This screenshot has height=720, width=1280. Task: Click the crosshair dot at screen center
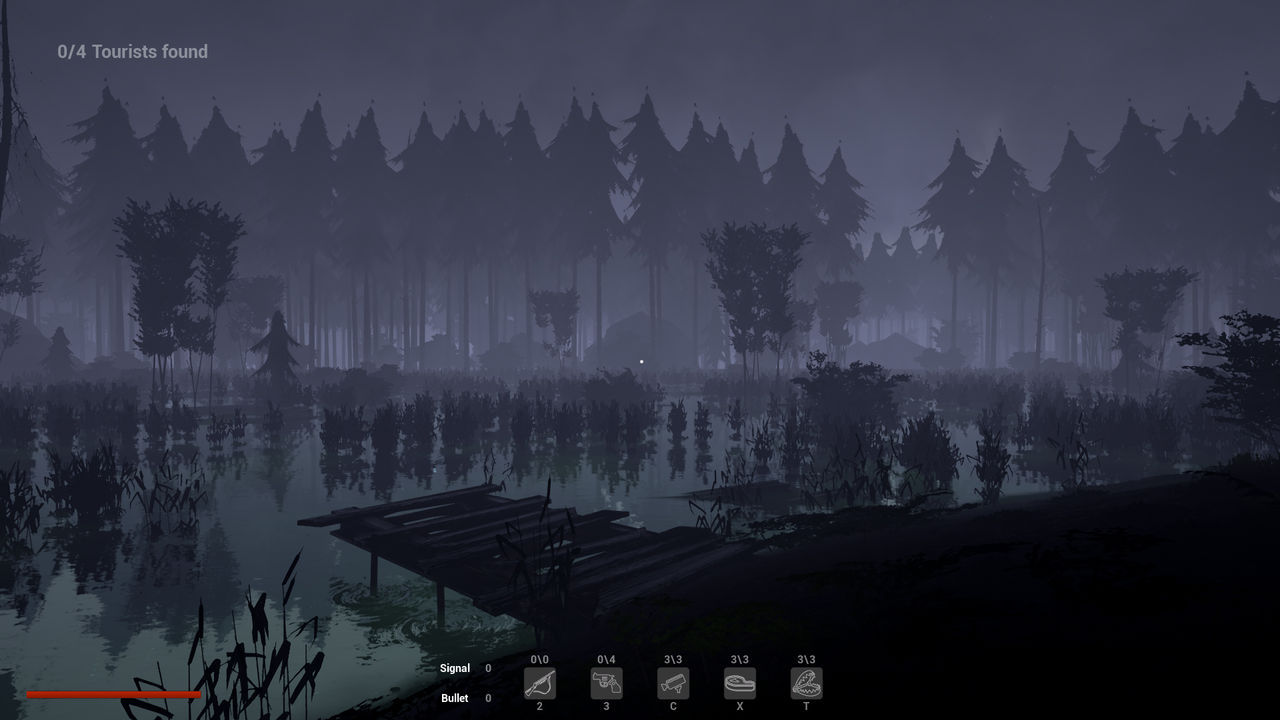640,360
